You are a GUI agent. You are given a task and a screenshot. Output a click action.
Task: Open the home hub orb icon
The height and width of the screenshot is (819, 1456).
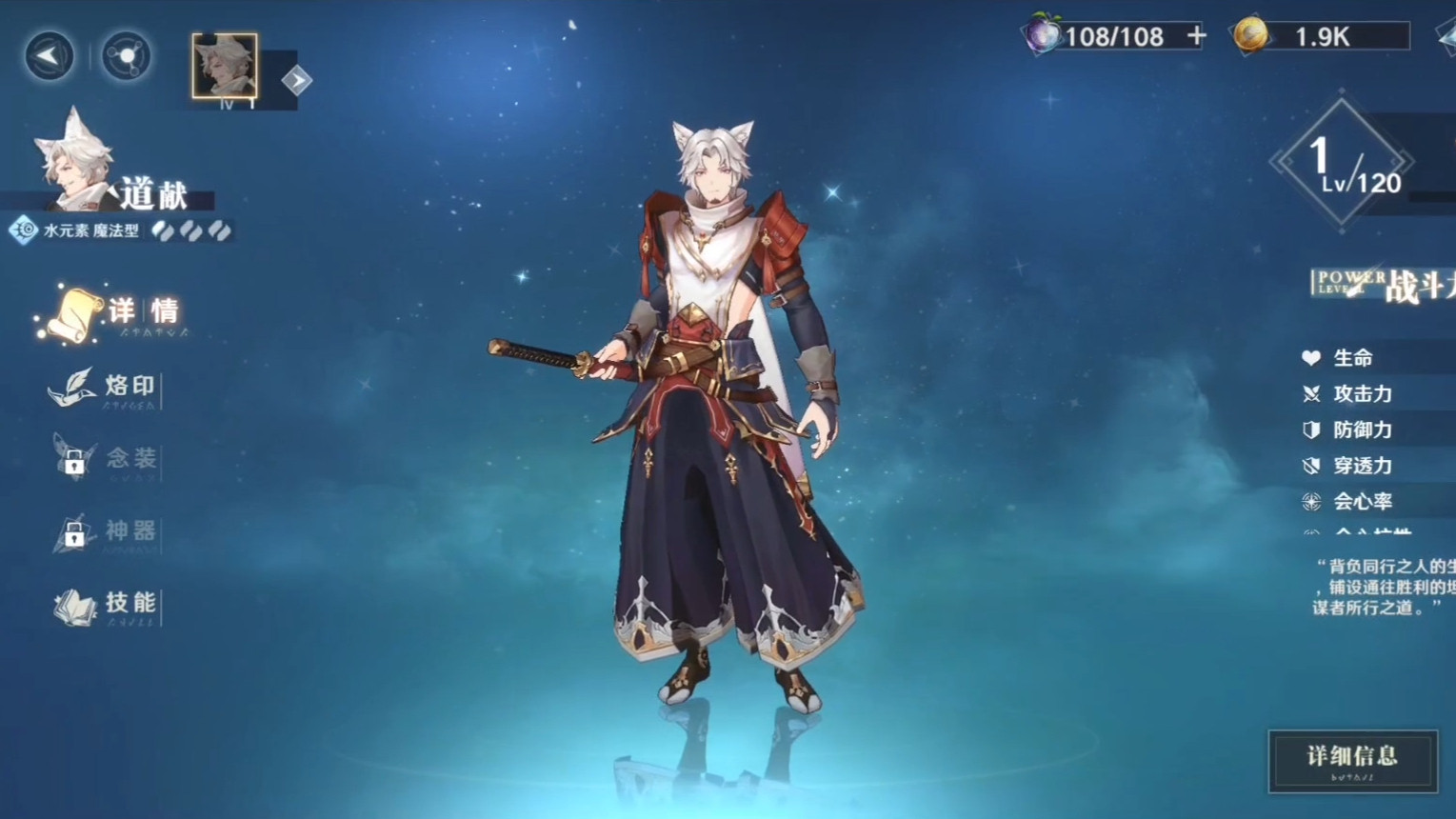point(126,56)
